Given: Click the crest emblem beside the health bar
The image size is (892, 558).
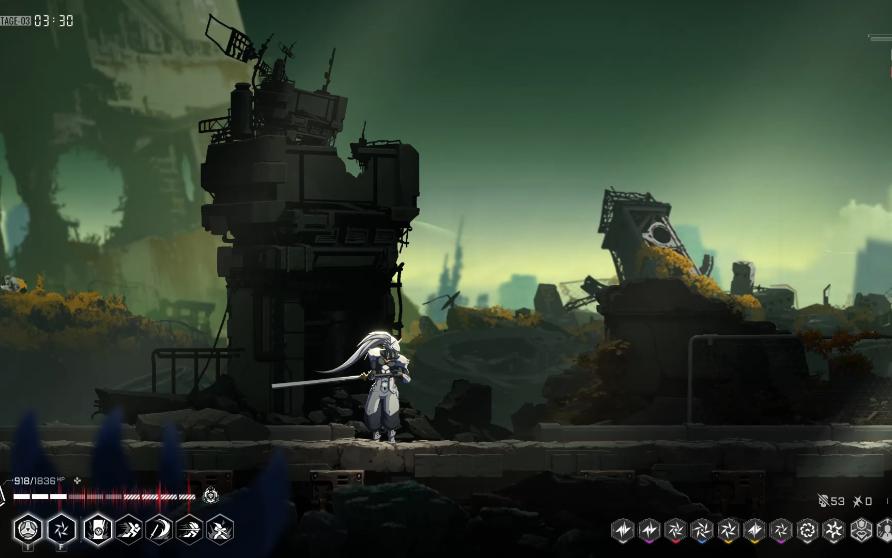Looking at the screenshot, I should click(211, 495).
